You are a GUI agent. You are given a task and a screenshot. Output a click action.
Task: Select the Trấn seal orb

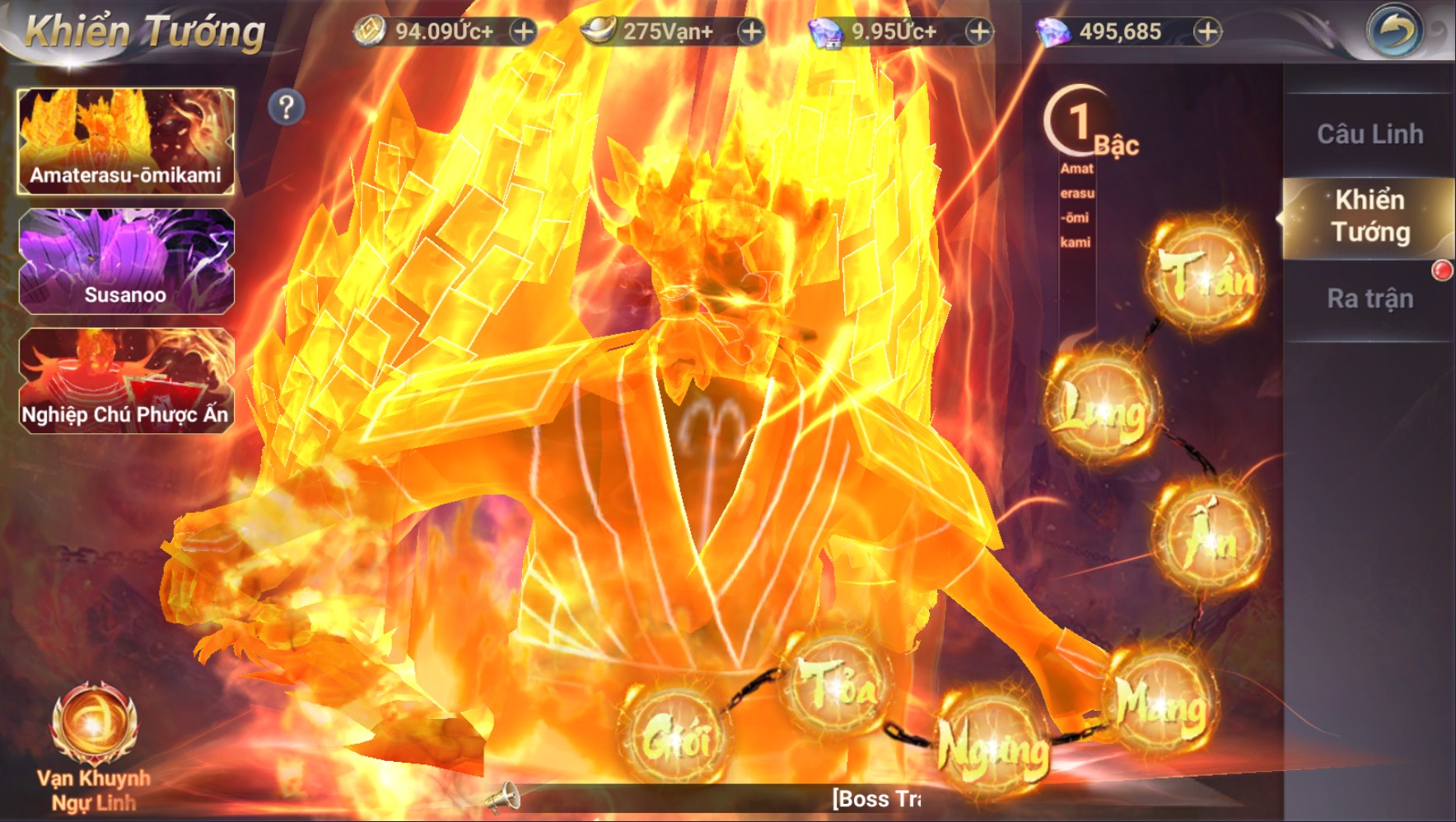pos(1205,274)
